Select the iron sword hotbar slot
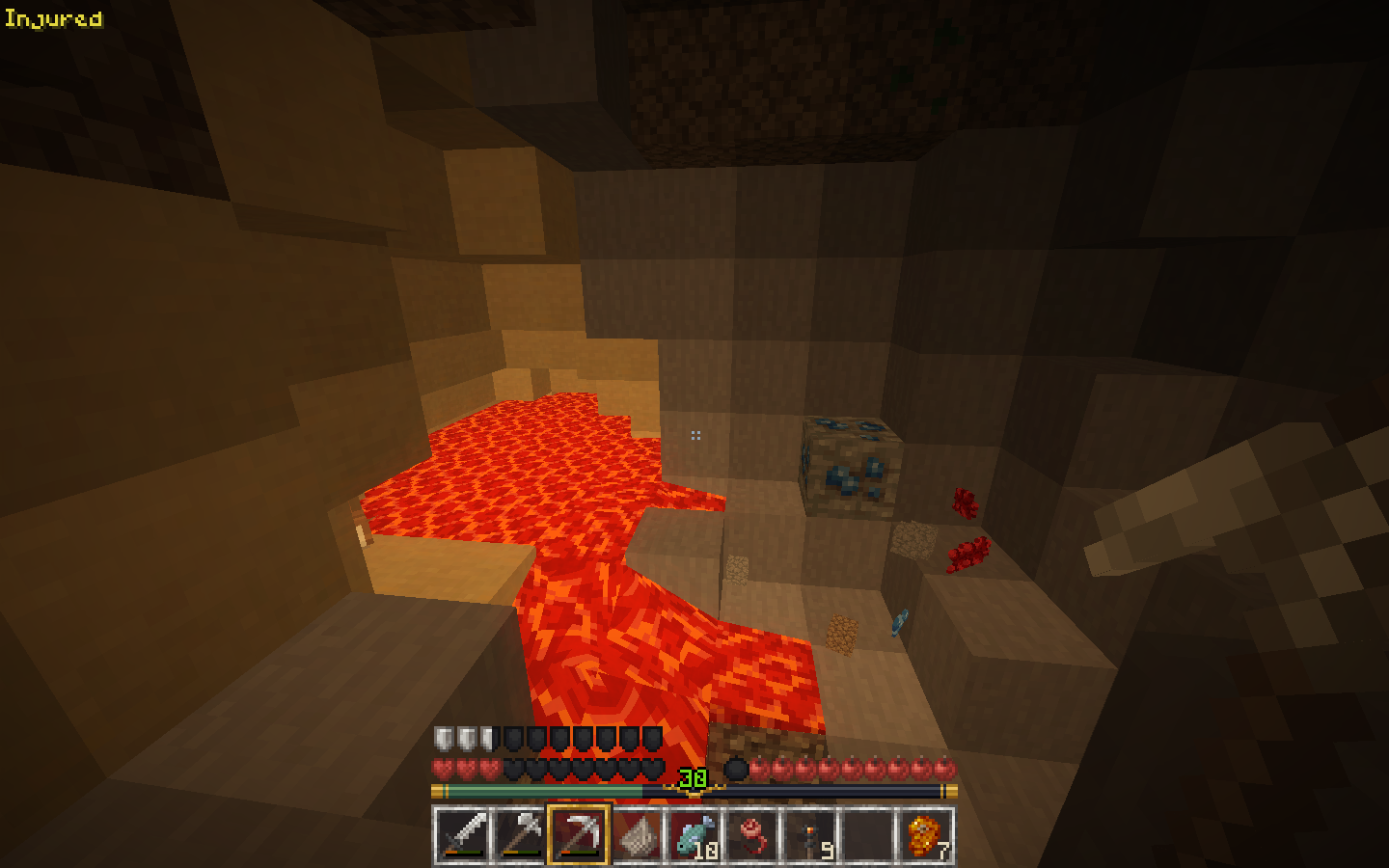Image resolution: width=1389 pixels, height=868 pixels. [x=462, y=834]
